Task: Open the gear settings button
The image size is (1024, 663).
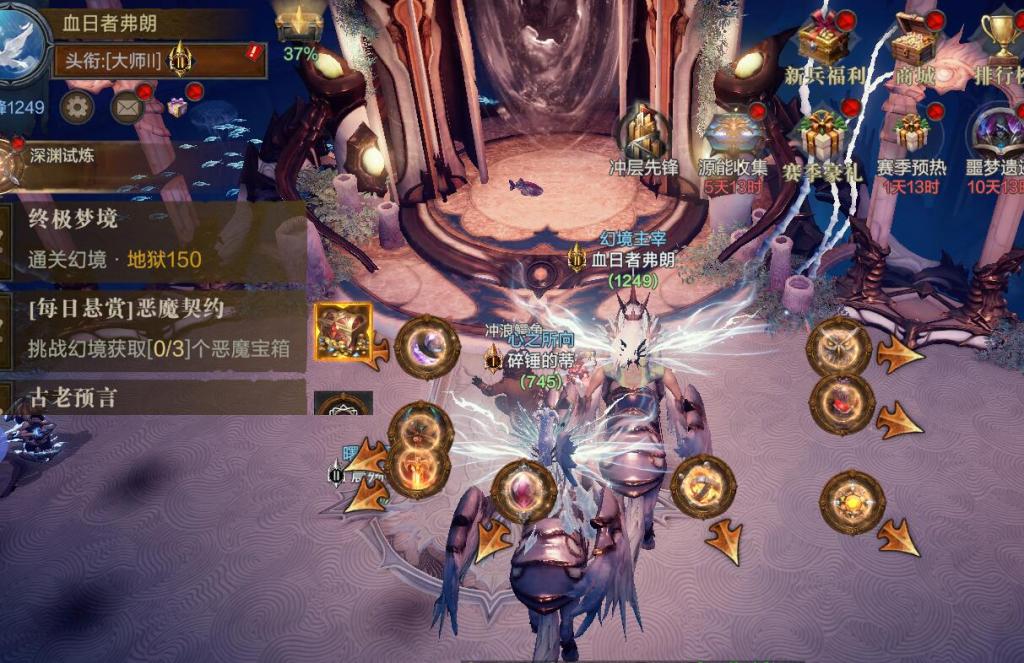Action: pyautogui.click(x=77, y=106)
